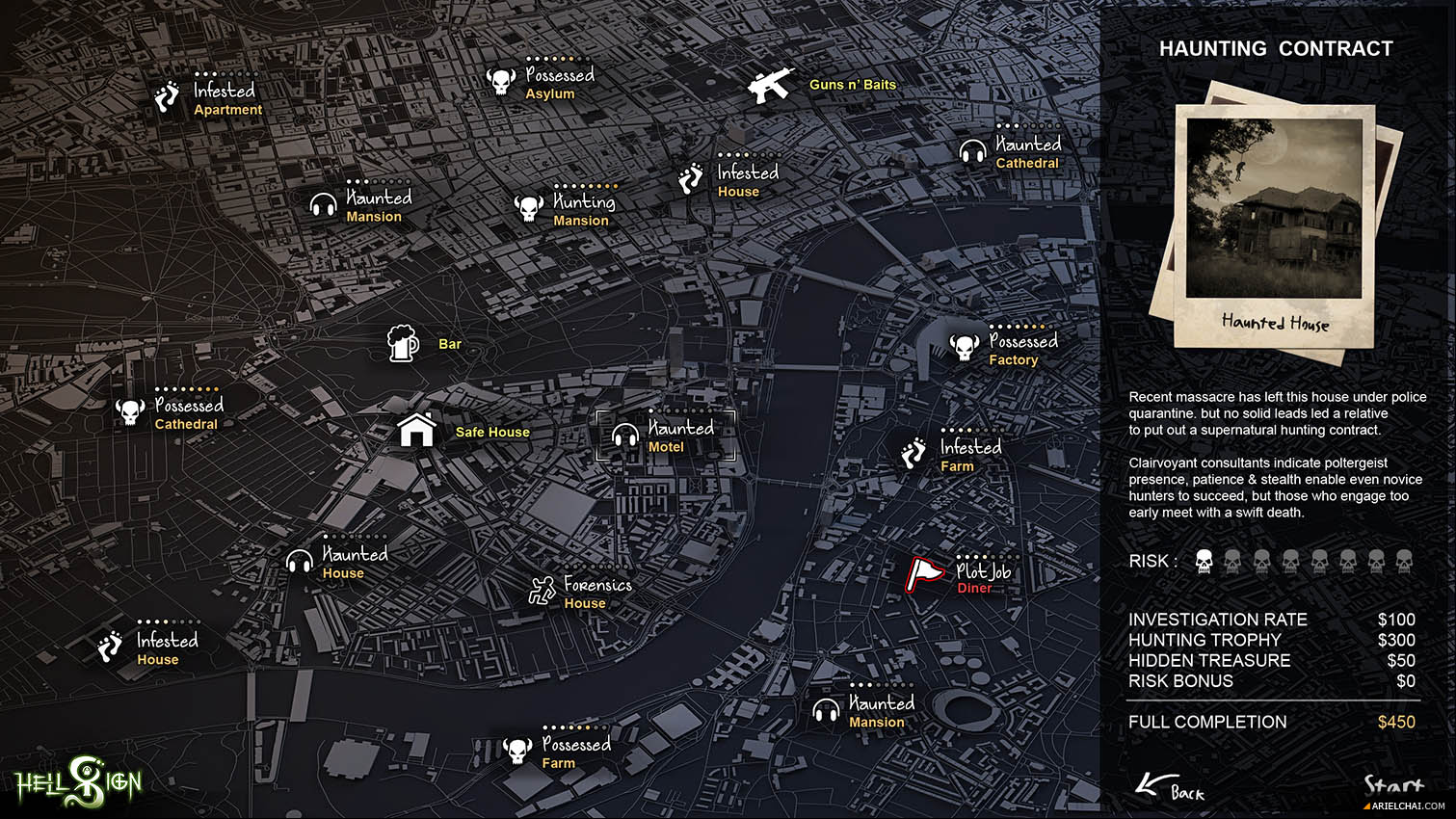Go back from the contract screen
Viewport: 1456px width, 819px height.
pyautogui.click(x=1171, y=788)
